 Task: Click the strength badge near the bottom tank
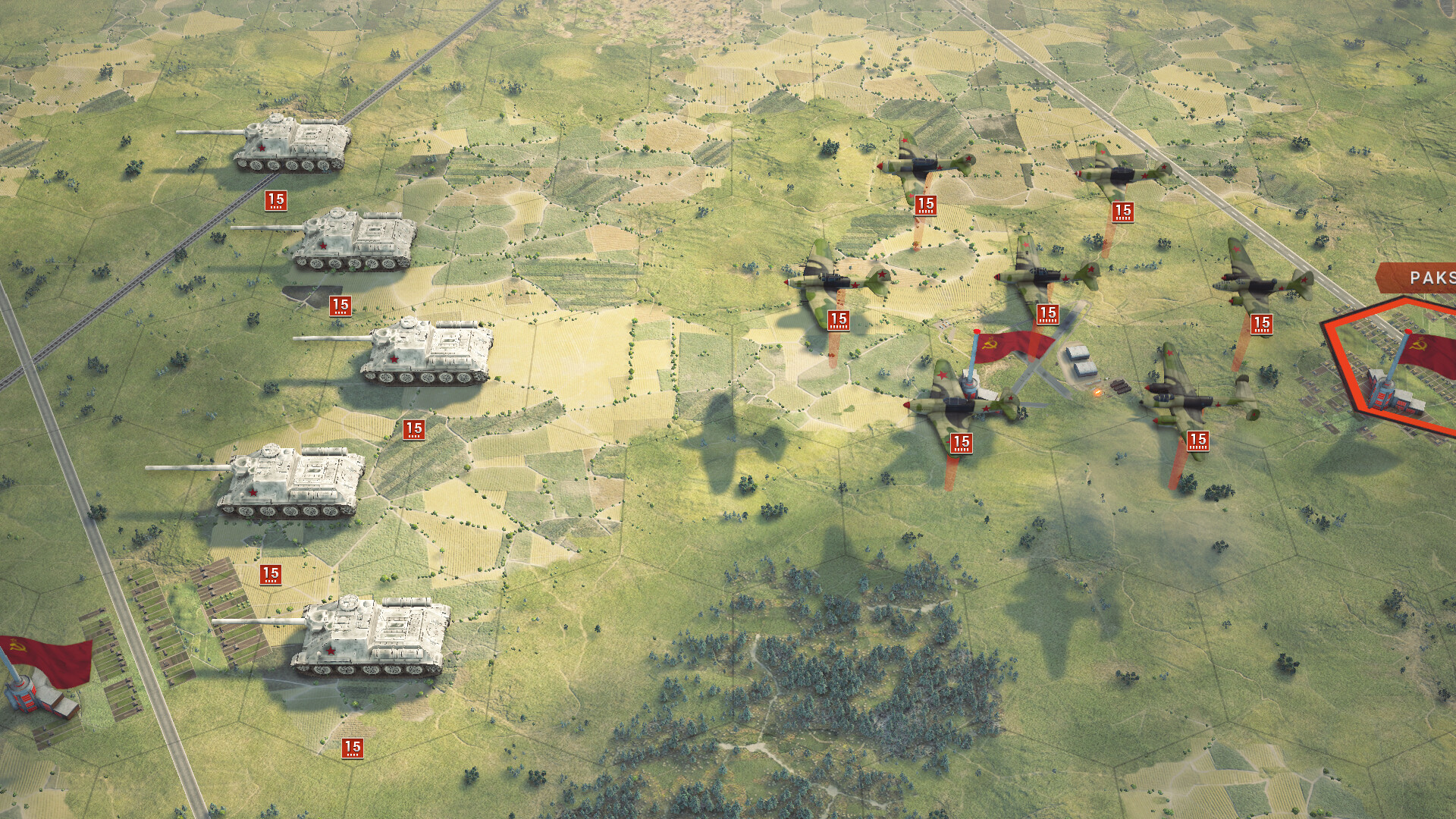point(353,747)
